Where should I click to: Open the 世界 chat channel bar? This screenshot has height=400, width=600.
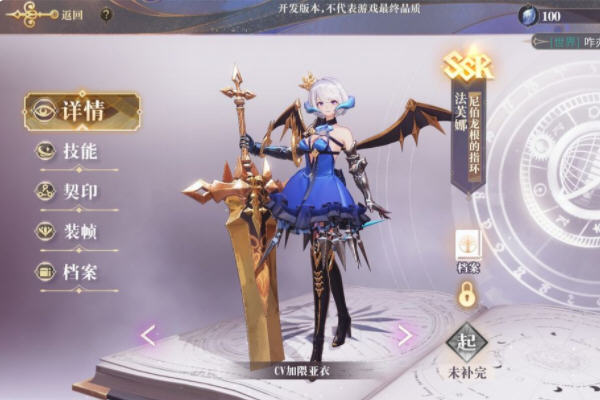(x=566, y=41)
